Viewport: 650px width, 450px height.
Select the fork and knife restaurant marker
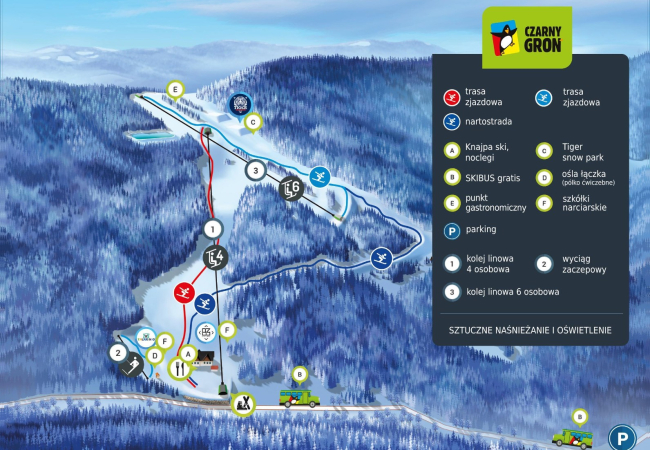click(x=180, y=368)
